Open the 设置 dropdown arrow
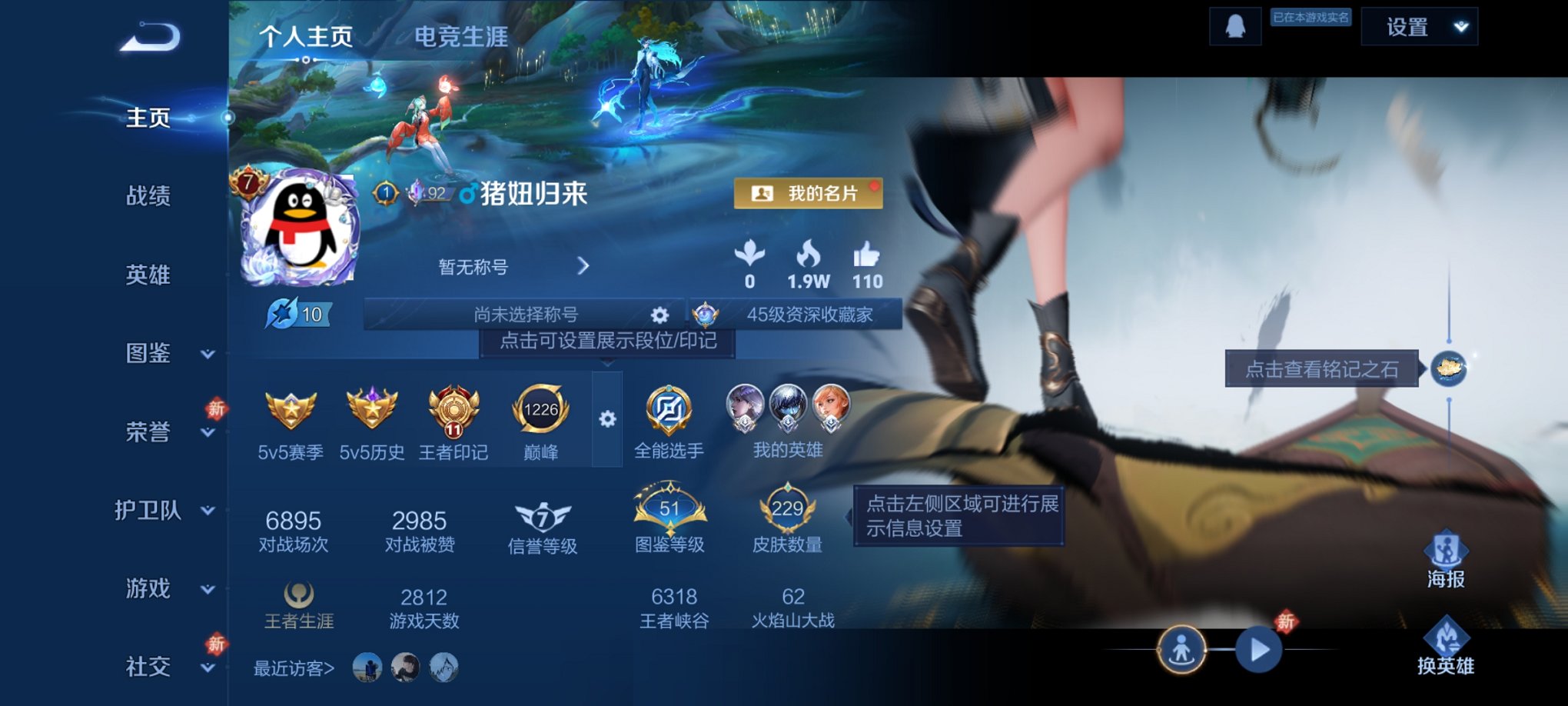The height and width of the screenshot is (706, 1568). (x=1458, y=25)
